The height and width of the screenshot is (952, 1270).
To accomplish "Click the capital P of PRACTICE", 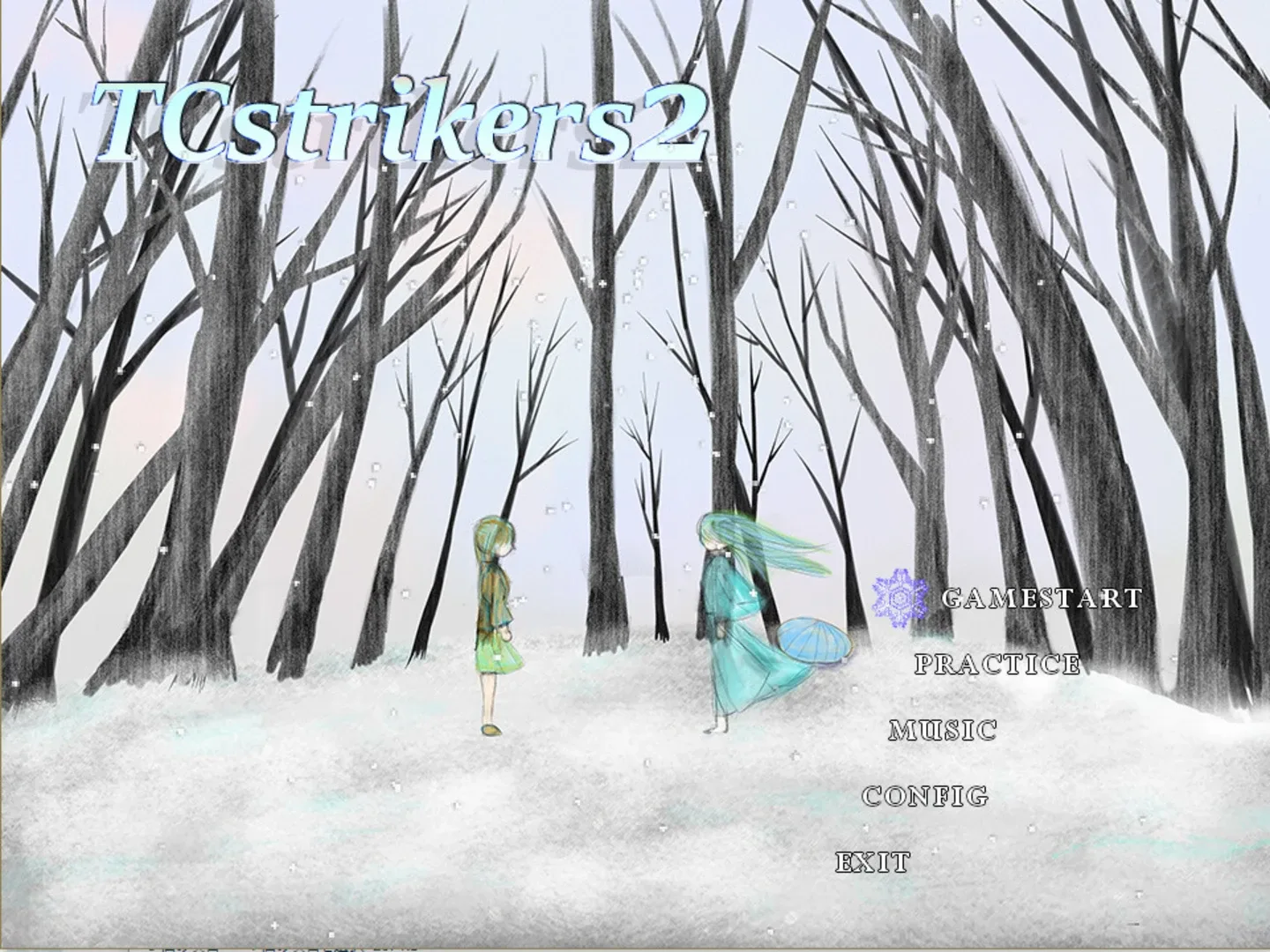I will click(x=923, y=663).
